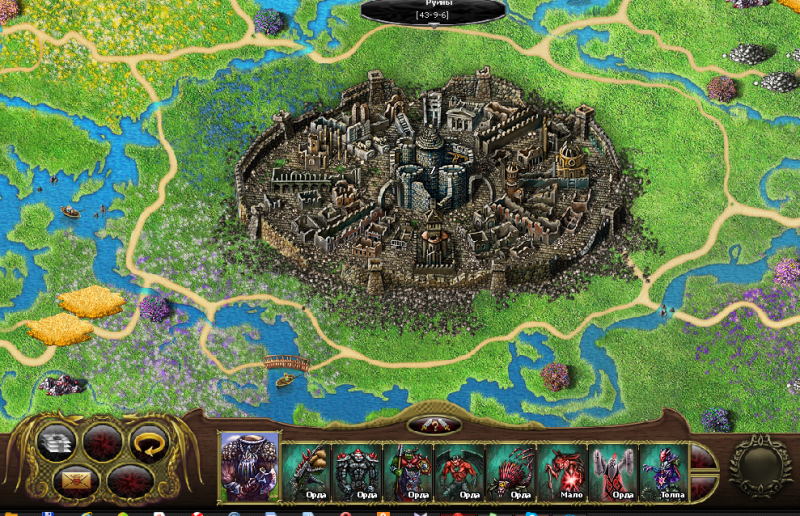Open the stacked papers menu button
This screenshot has width=800, height=516.
pos(56,441)
